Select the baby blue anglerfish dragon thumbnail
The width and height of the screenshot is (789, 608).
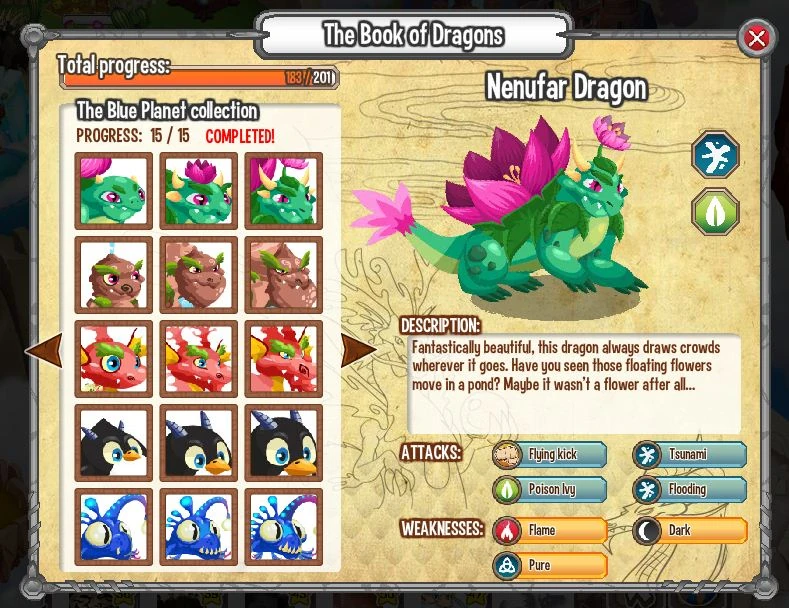(x=114, y=527)
